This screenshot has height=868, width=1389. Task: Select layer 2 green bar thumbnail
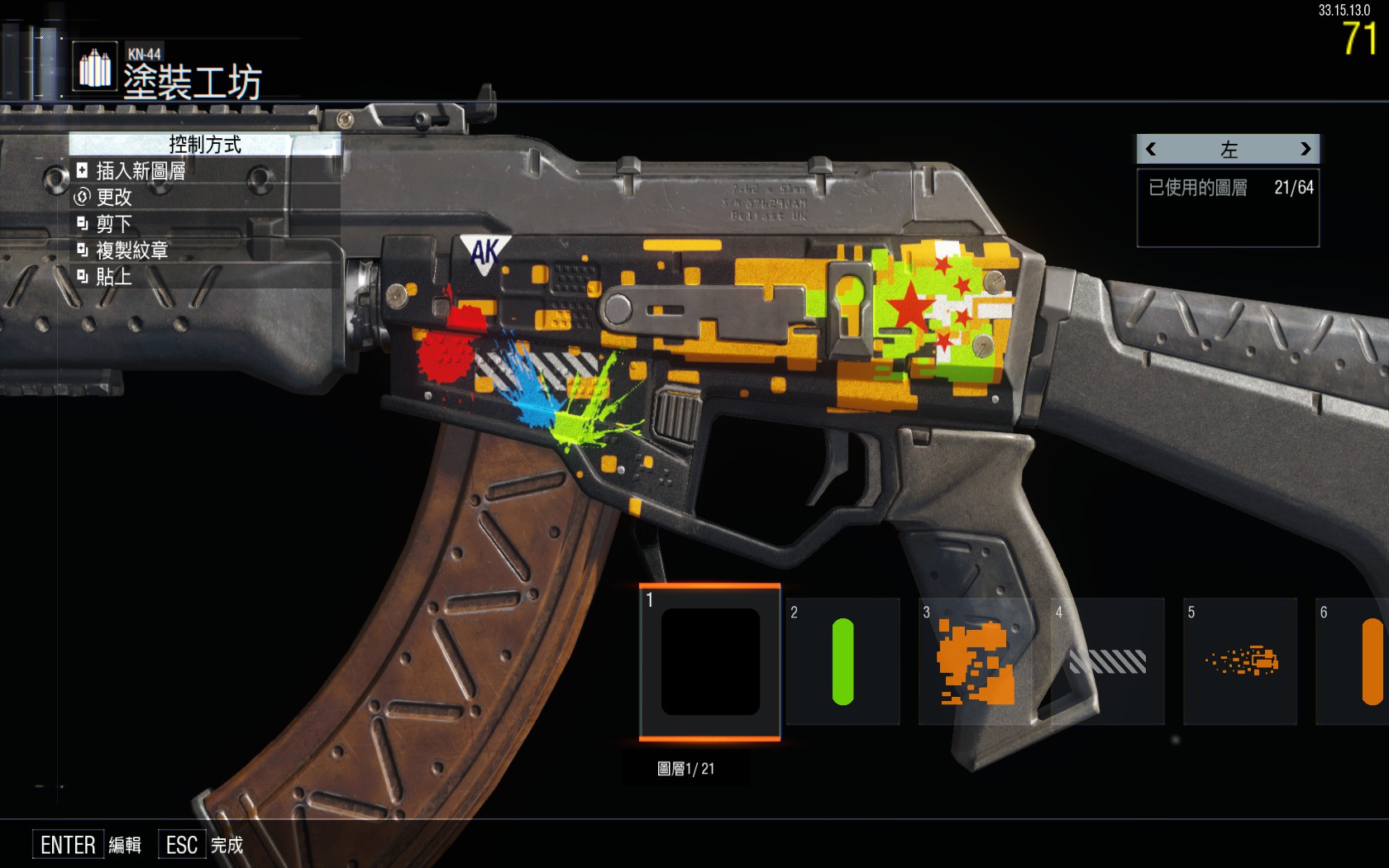click(x=842, y=662)
